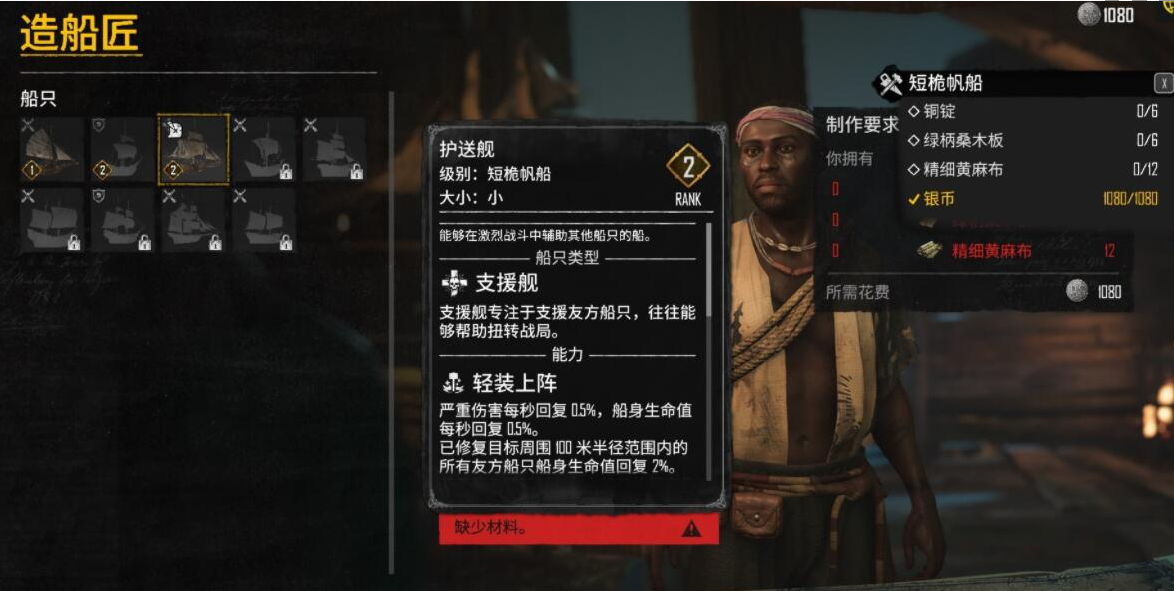Choose the unlocked rank 2 shield-marked ship
The height and width of the screenshot is (591, 1174).
click(x=123, y=149)
